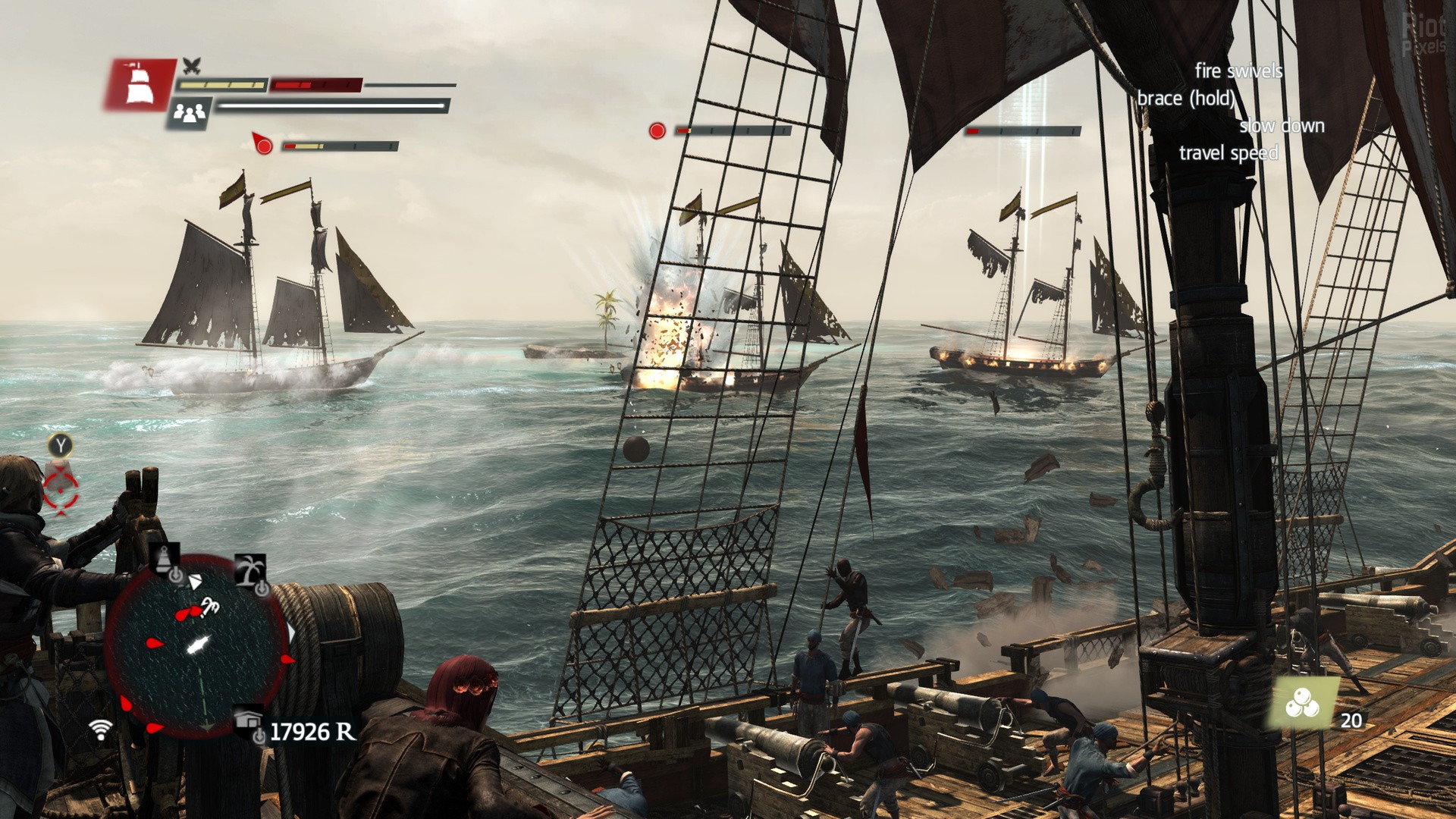The height and width of the screenshot is (819, 1456).
Task: Click the crossed swords combat icon
Action: [192, 66]
